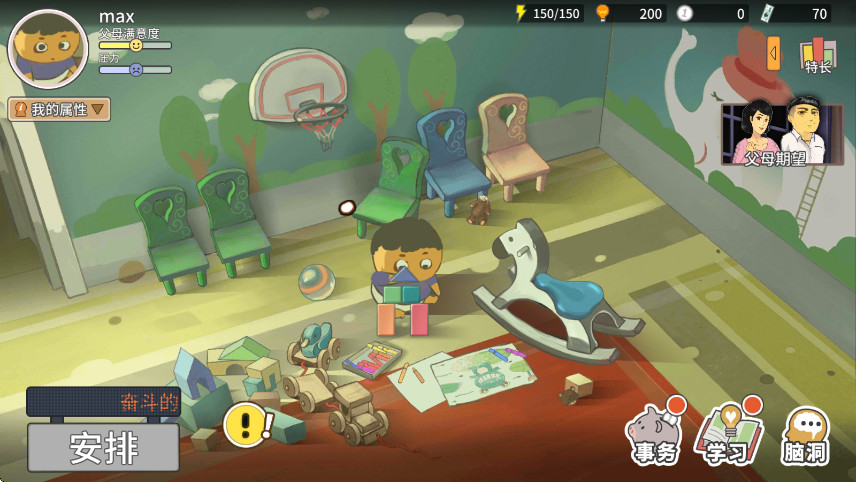Image resolution: width=856 pixels, height=482 pixels.
Task: Click the yellow exclamation alert icon
Action: pos(245,424)
